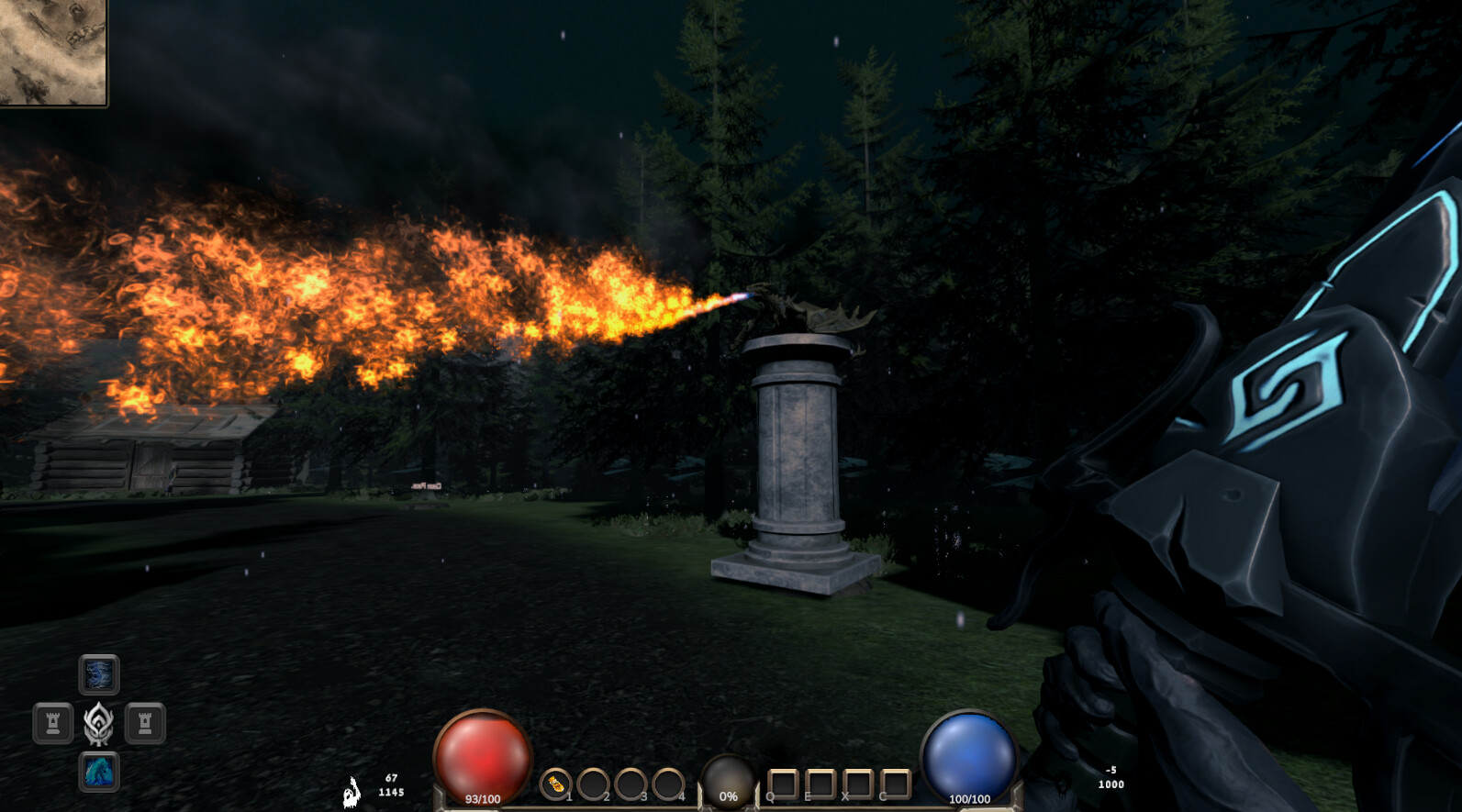Click the silver flame emblem in the build menu

(x=98, y=723)
